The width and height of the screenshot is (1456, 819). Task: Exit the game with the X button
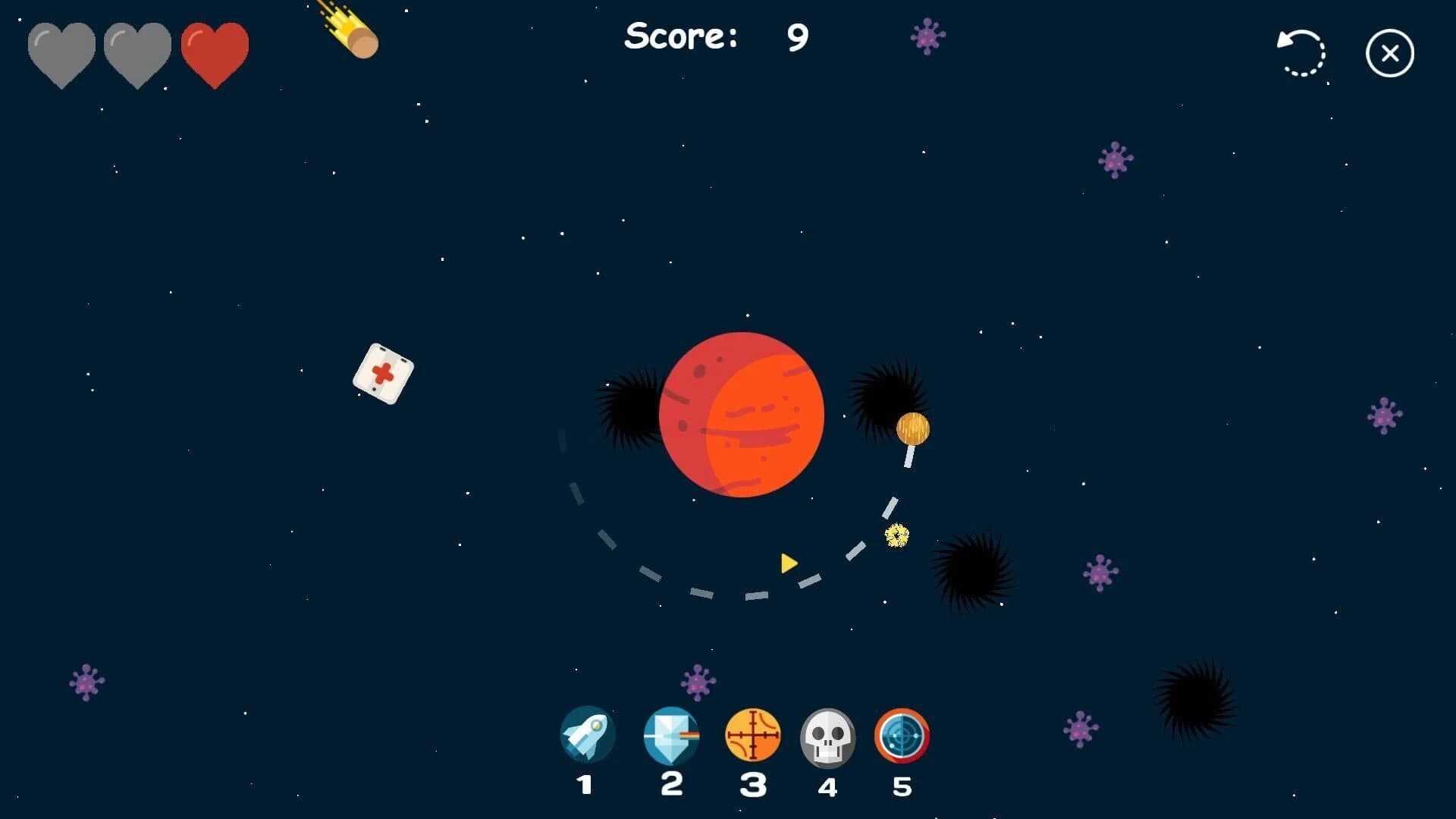click(x=1390, y=52)
